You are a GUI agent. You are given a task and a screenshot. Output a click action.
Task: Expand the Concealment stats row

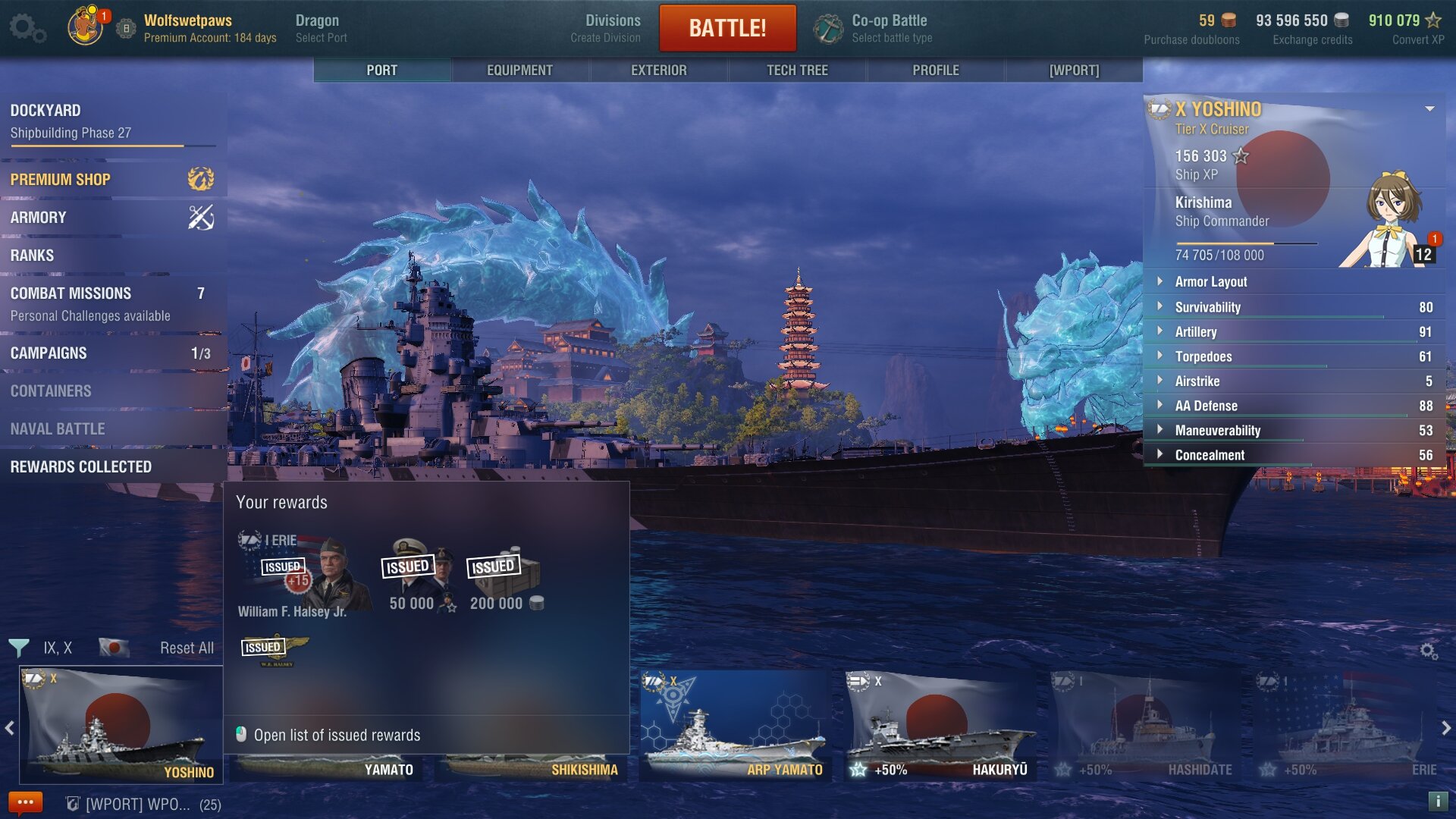pos(1210,455)
